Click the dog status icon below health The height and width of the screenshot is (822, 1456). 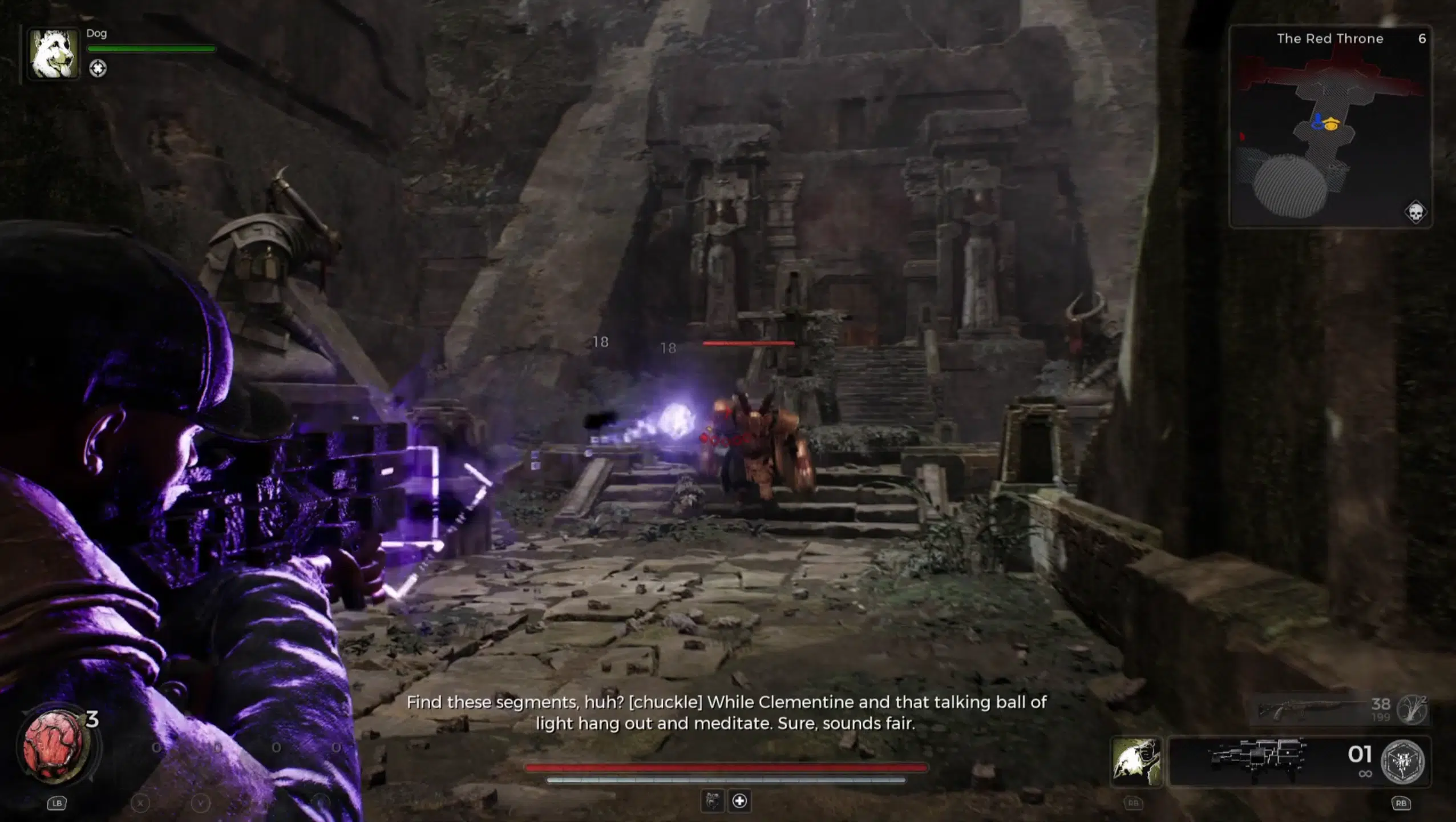(x=712, y=801)
